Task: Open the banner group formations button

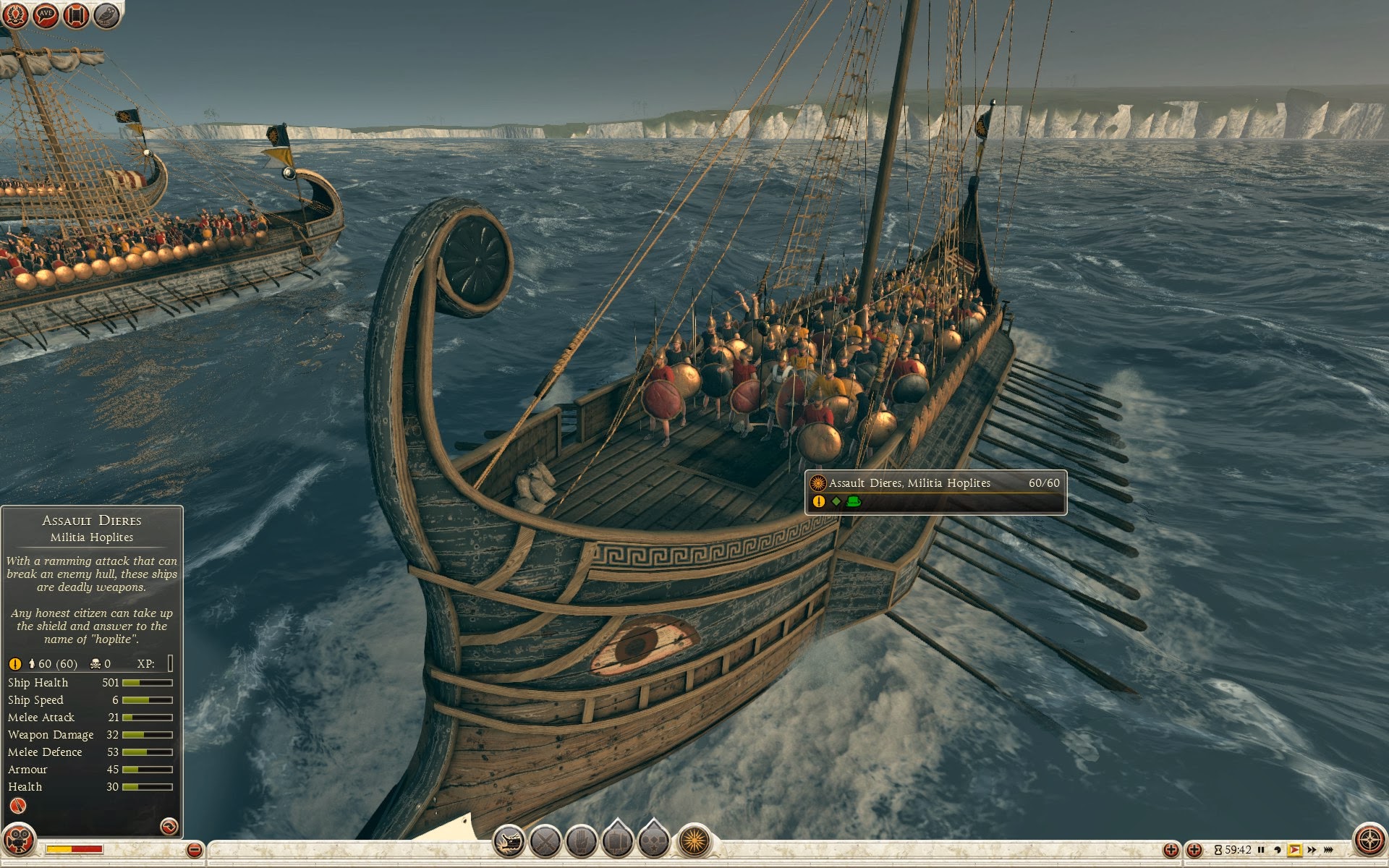Action: [617, 841]
